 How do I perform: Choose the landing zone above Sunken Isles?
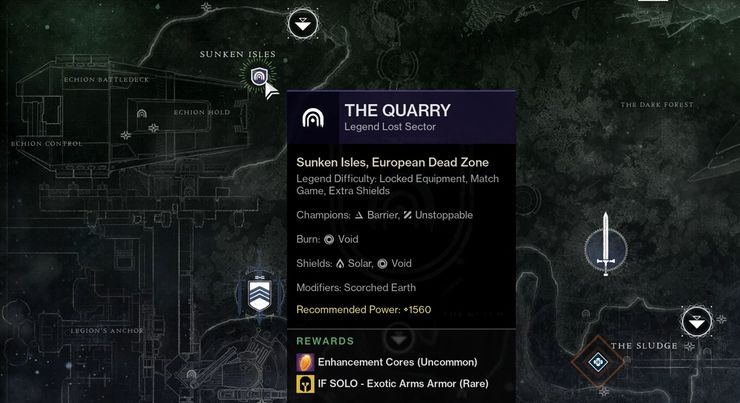click(303, 23)
